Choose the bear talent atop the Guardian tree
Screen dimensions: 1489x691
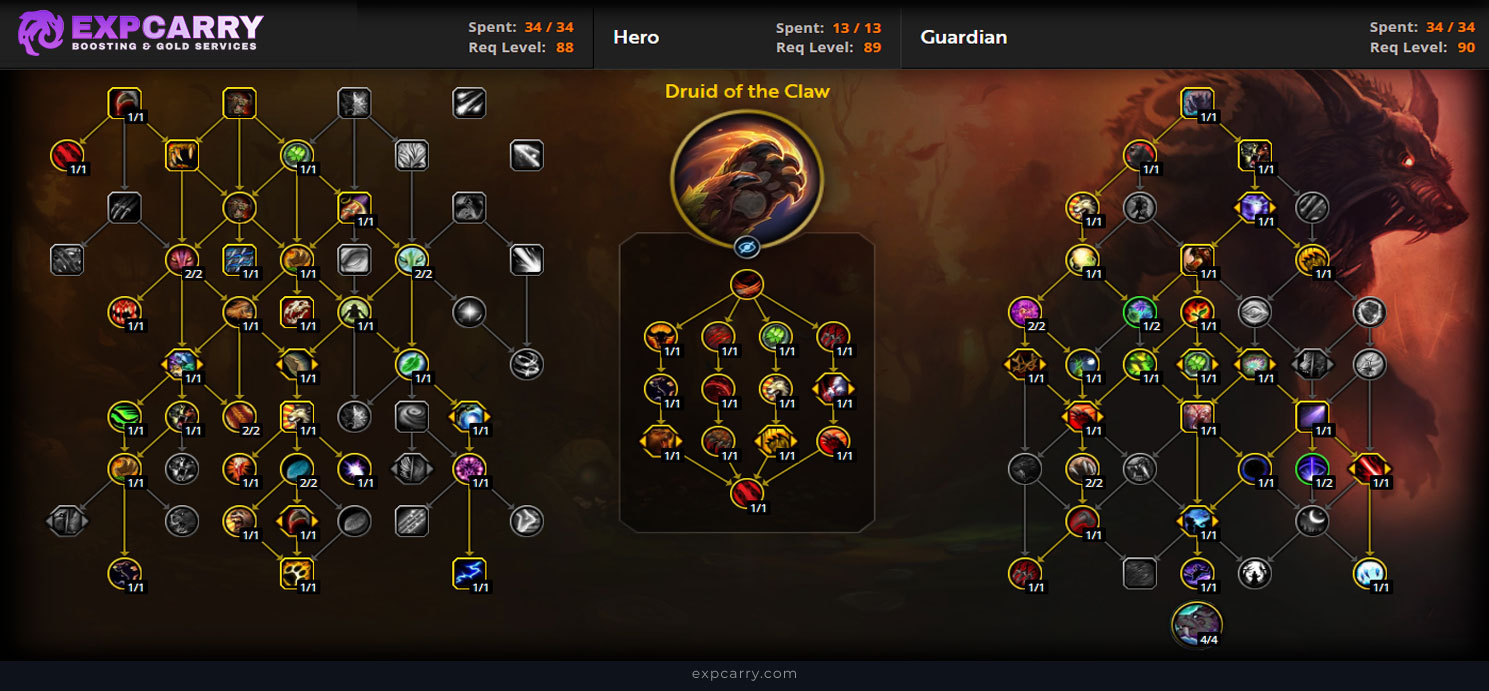coord(1197,103)
